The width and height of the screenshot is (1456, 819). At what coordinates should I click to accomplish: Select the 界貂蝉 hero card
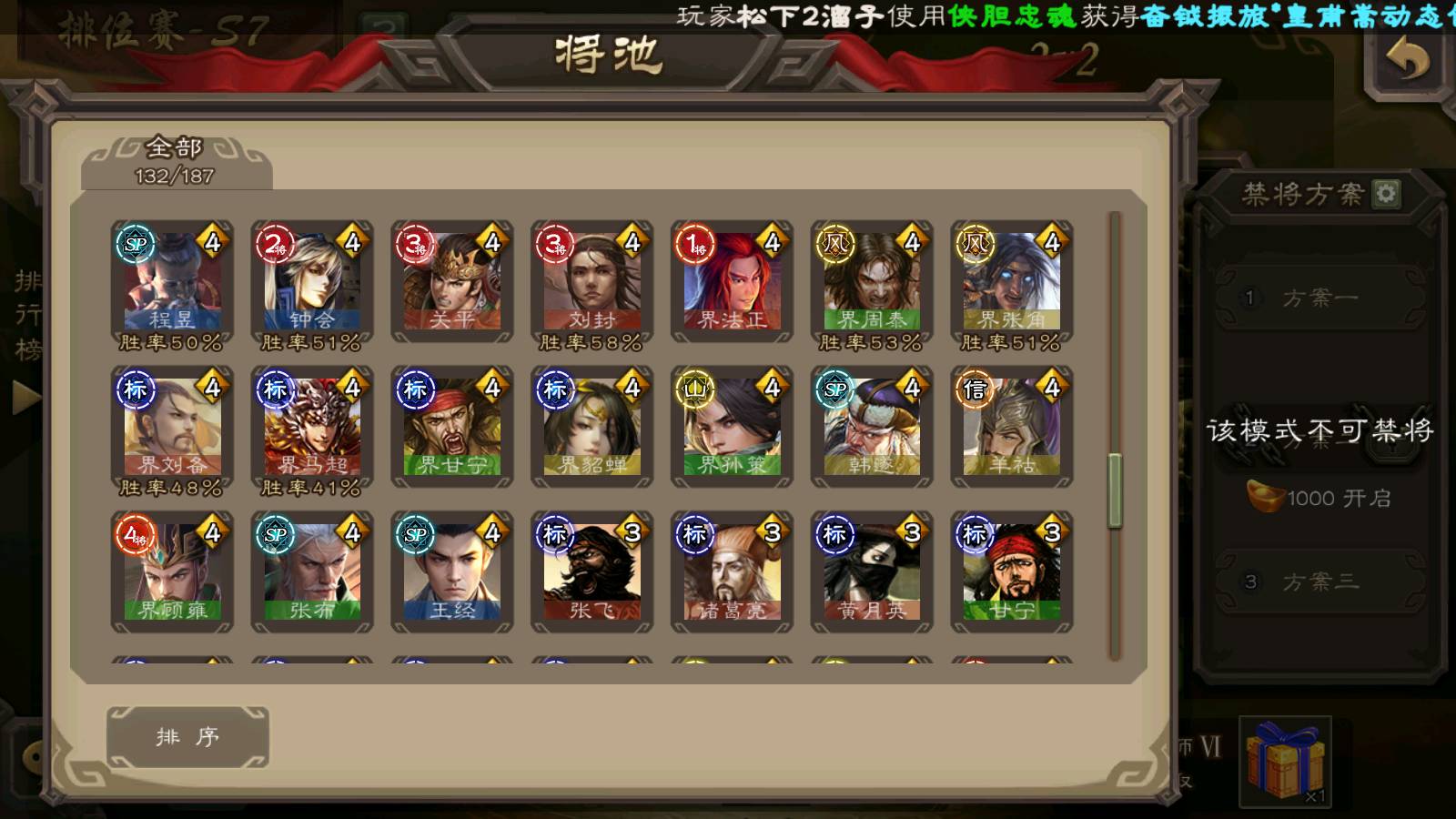coord(592,428)
